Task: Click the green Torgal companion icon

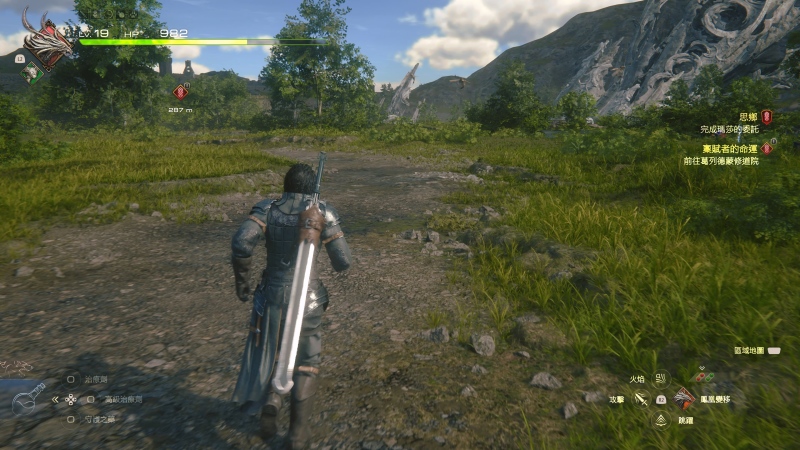Action: tap(32, 72)
